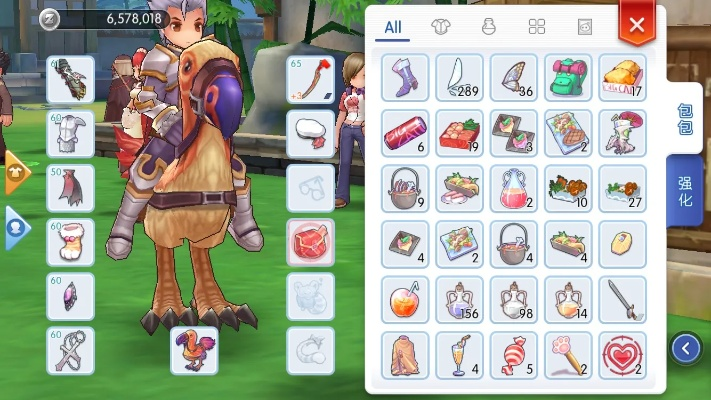Select the equipped white hat slot
Screen dimensions: 711x400
coord(310,133)
